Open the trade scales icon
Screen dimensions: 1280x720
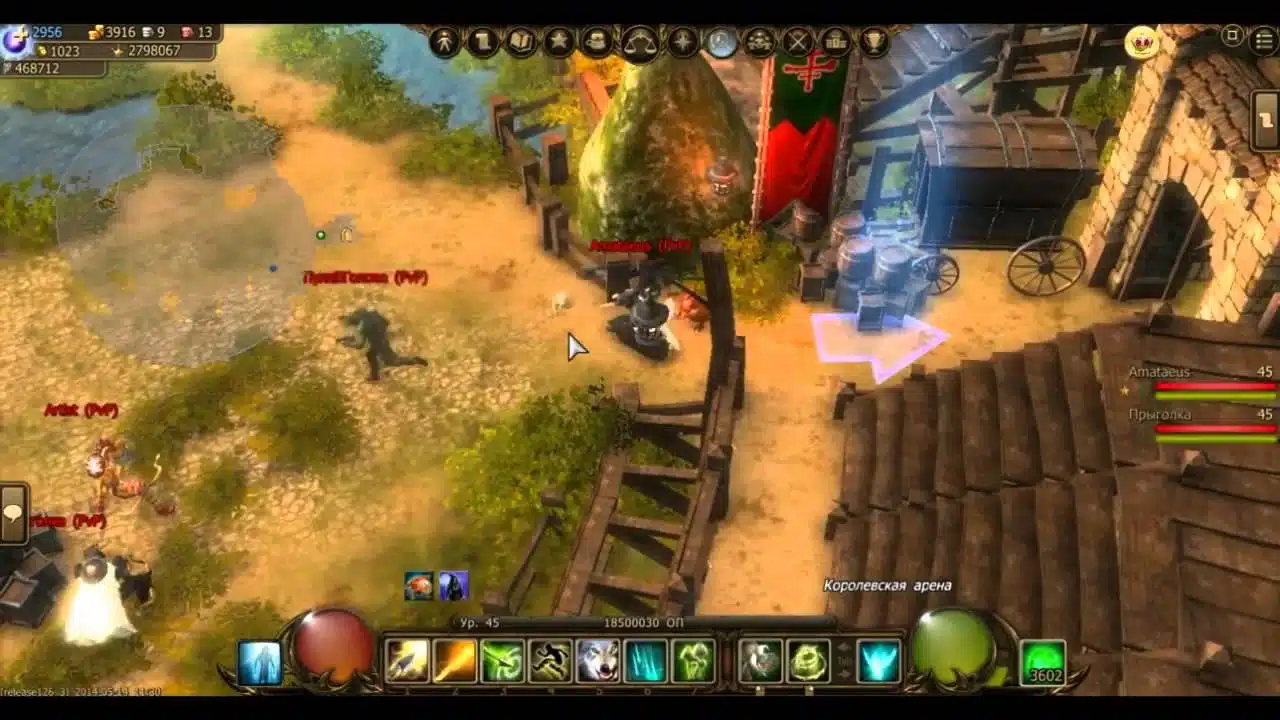pyautogui.click(x=638, y=42)
